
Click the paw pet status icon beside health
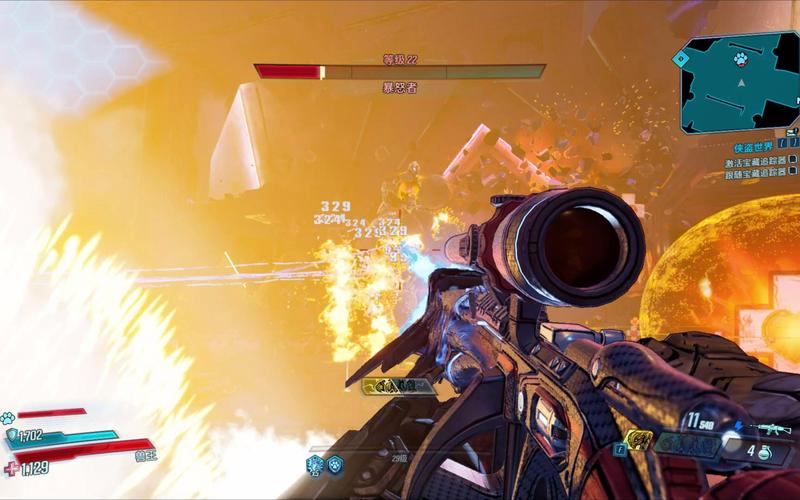tap(8, 417)
